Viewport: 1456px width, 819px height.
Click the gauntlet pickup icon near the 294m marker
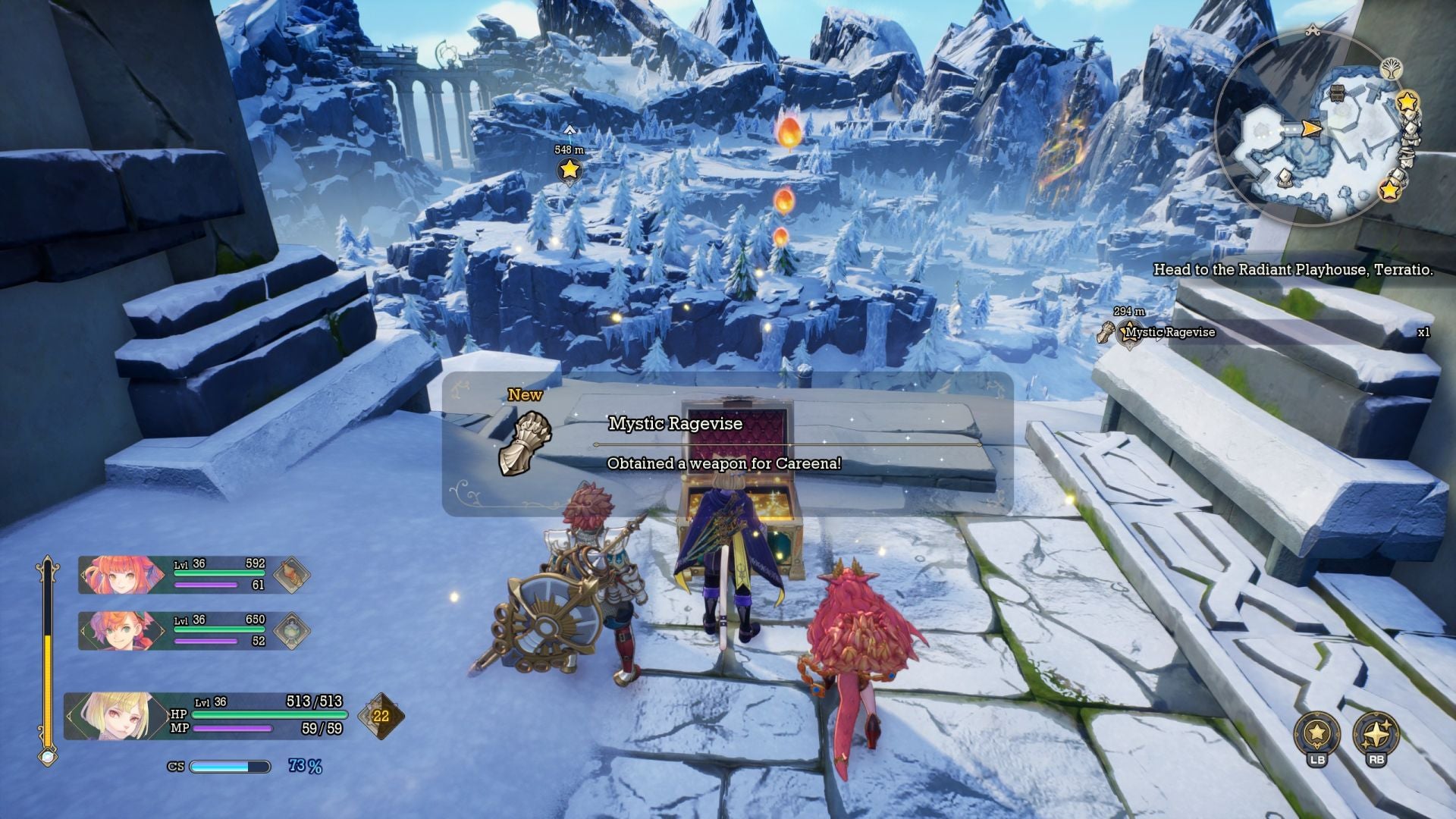1107,331
